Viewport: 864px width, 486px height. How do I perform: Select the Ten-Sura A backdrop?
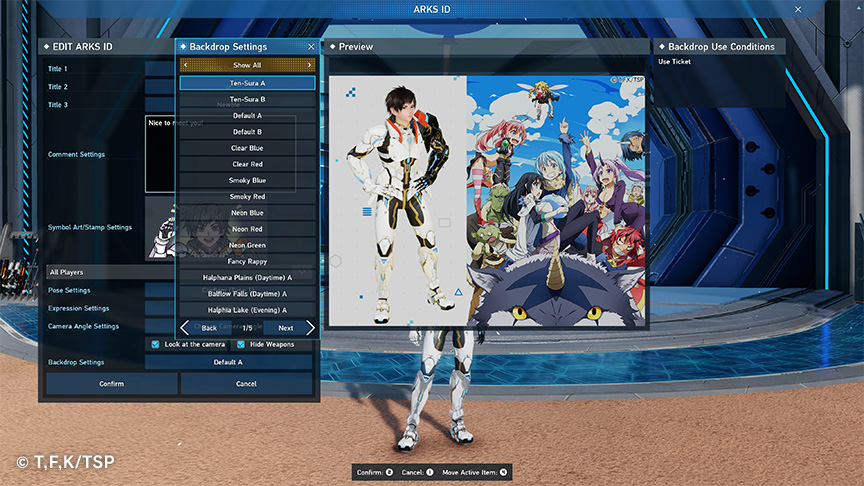click(x=247, y=83)
